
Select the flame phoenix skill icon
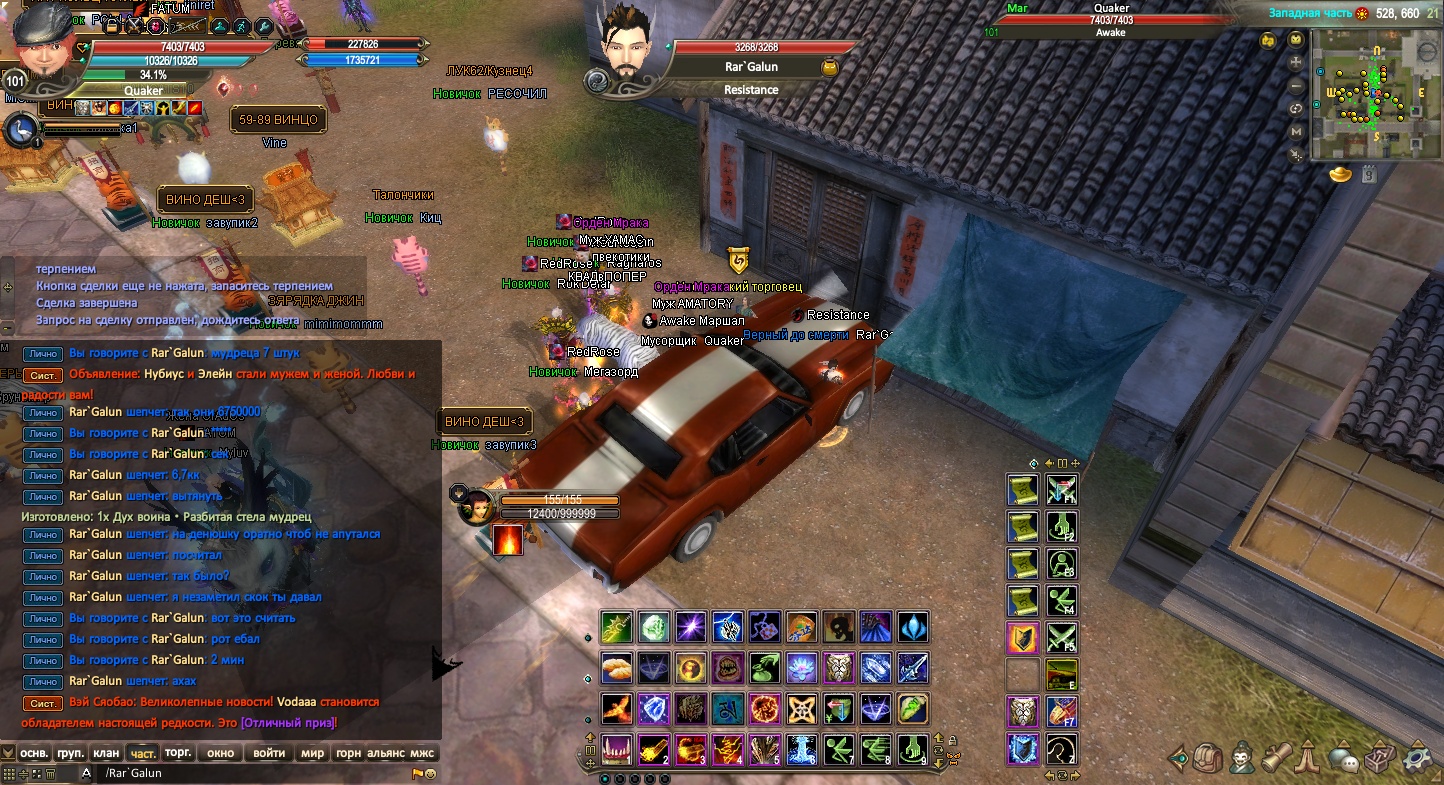[x=617, y=708]
